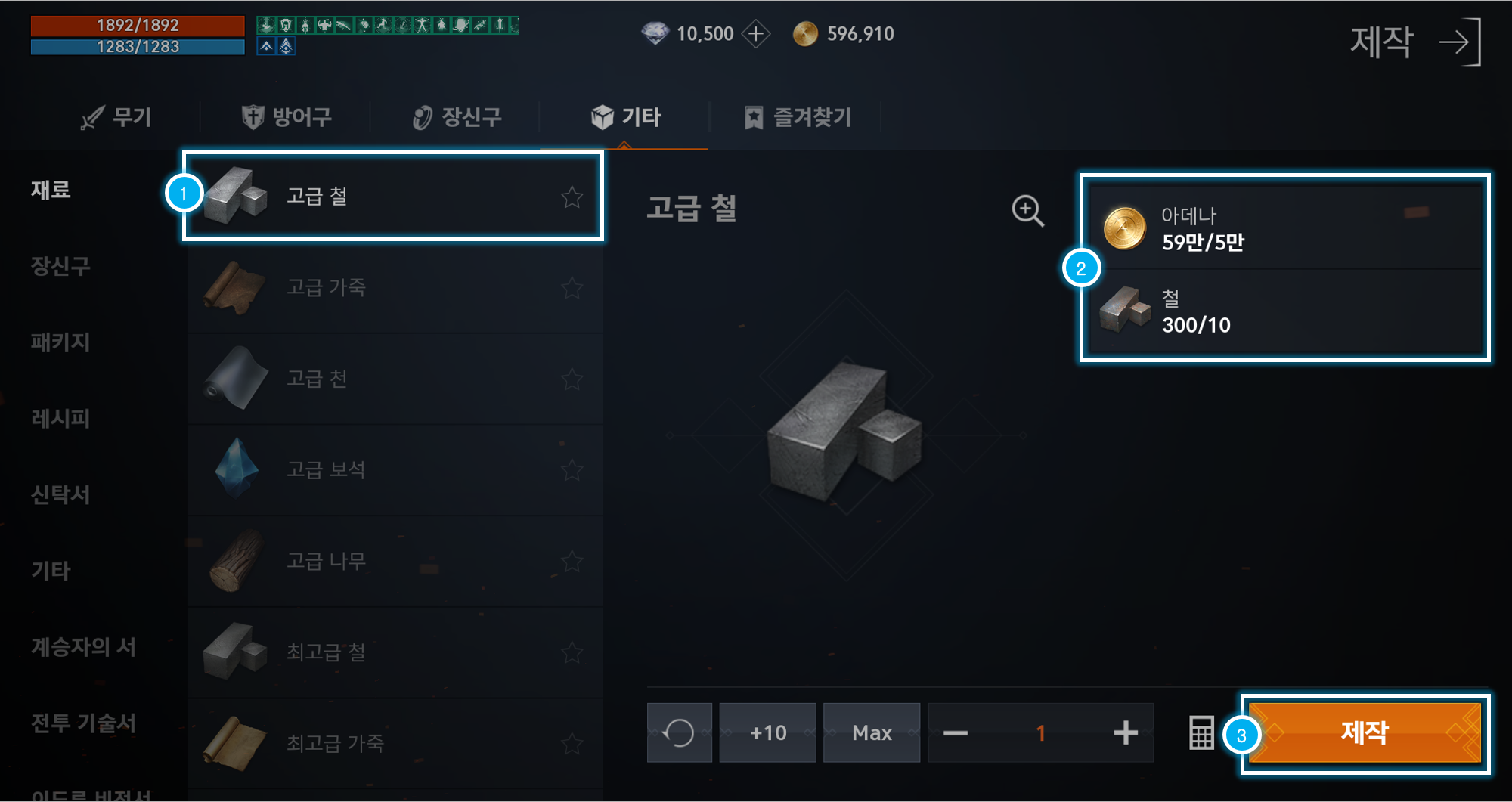Open the calculator icon beside 제작 button

point(1202,732)
